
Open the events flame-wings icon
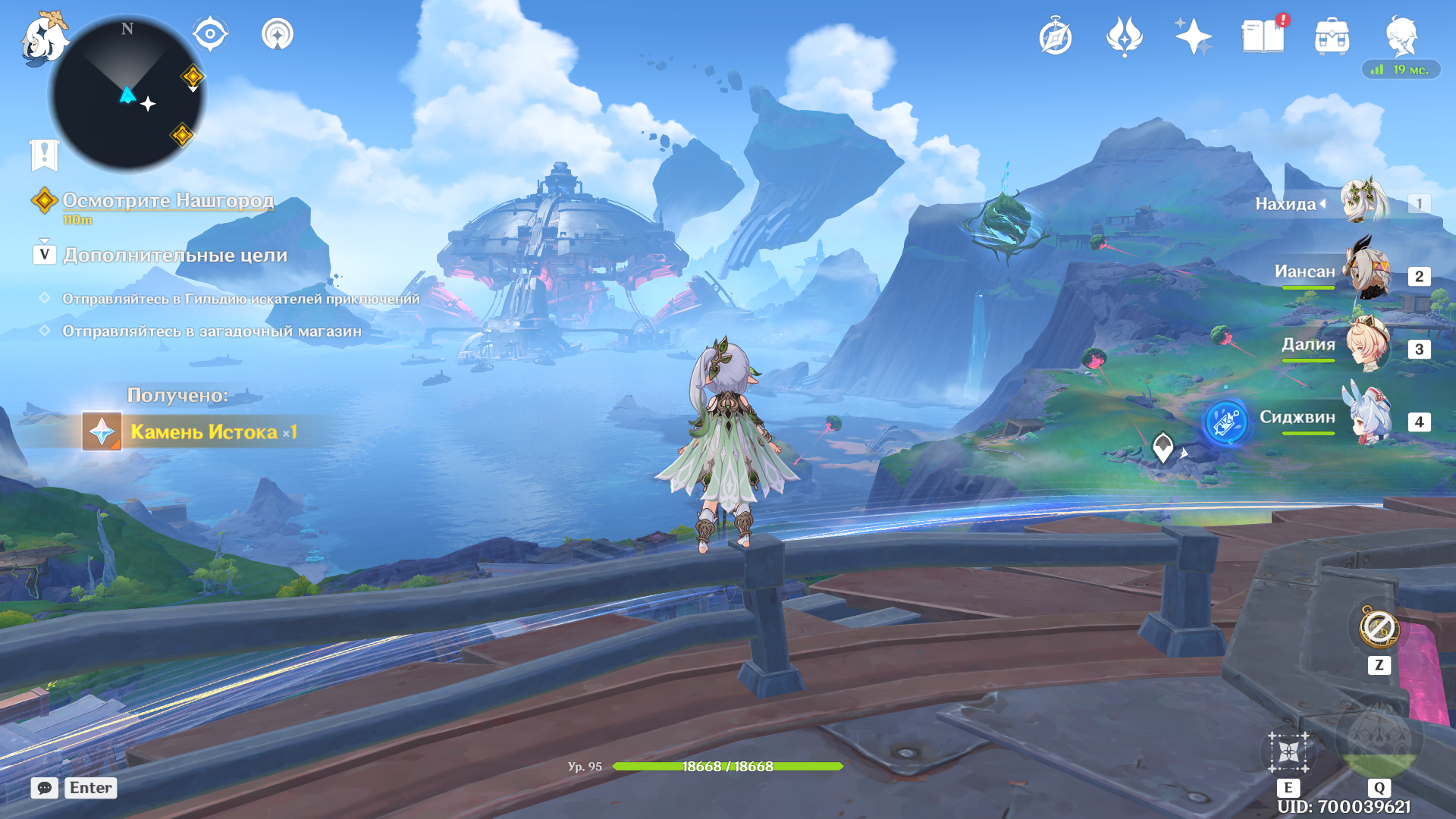pos(1125,36)
